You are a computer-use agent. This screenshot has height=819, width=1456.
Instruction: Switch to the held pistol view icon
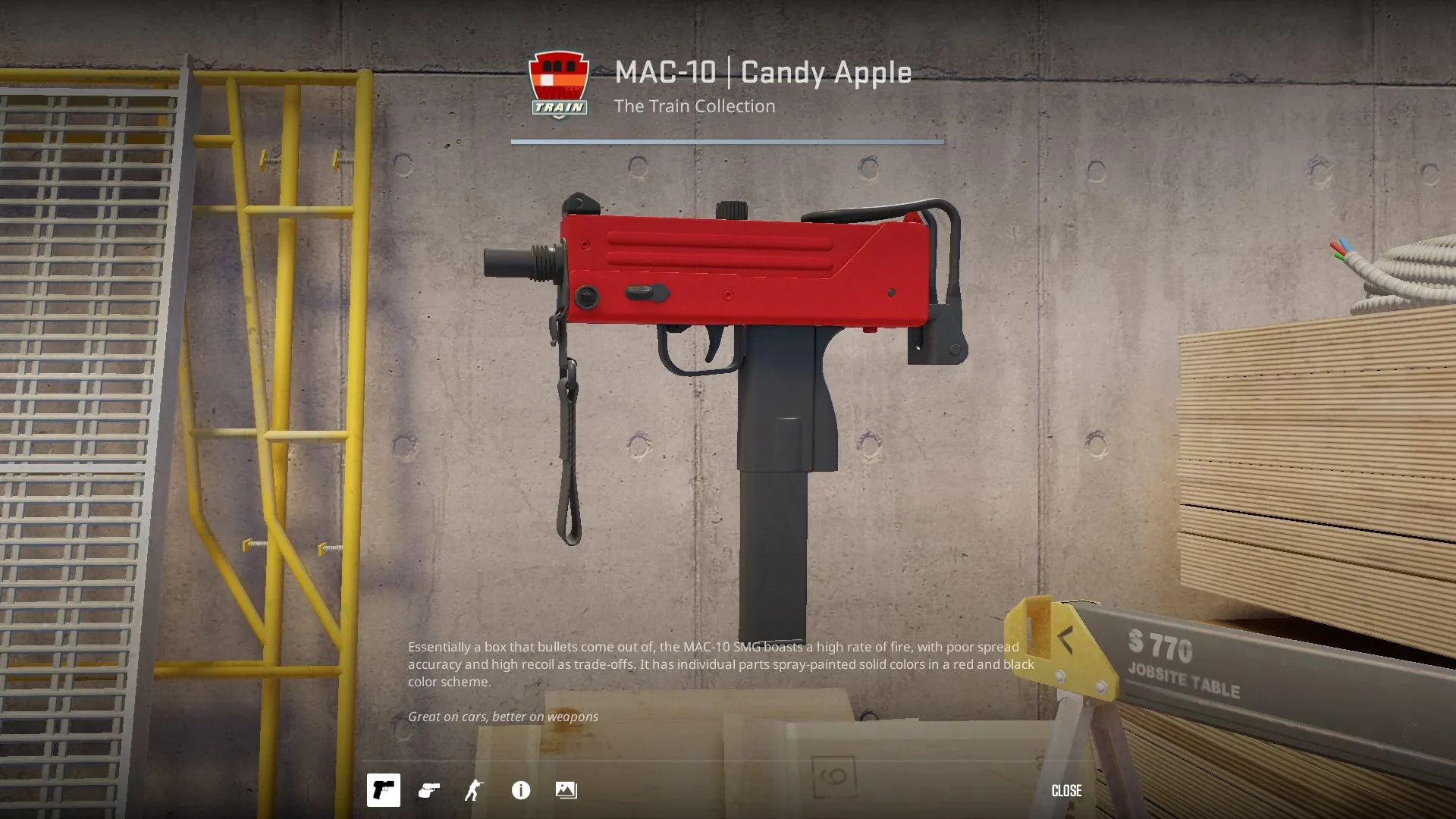point(429,790)
